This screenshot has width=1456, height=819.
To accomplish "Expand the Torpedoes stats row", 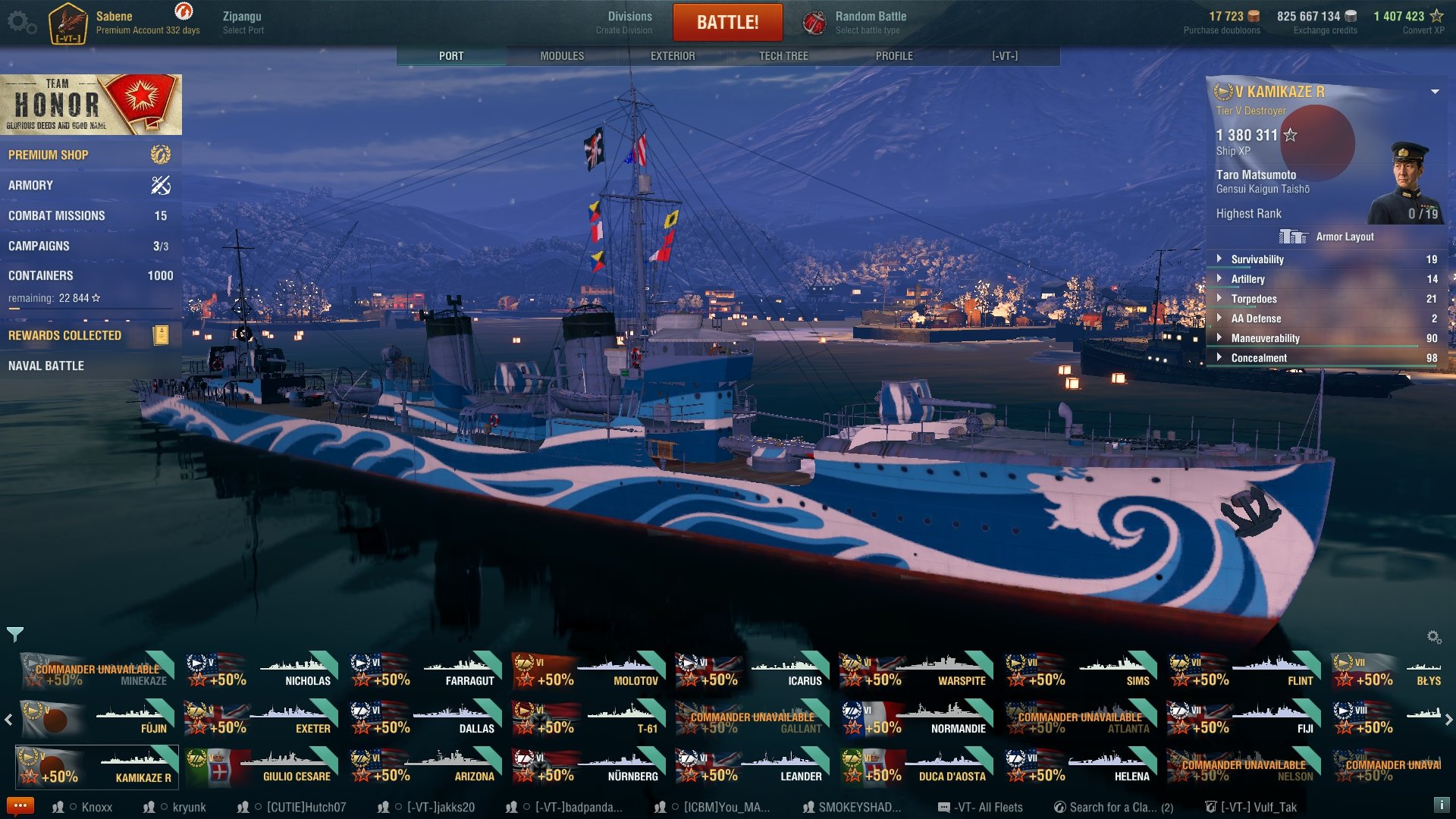I will (1254, 299).
